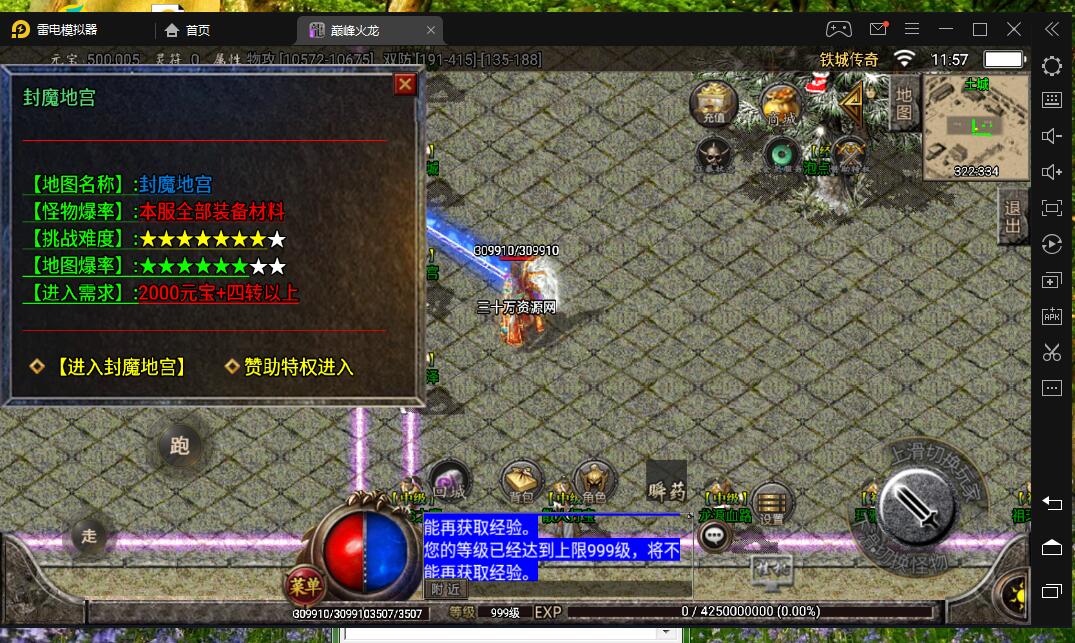Image resolution: width=1075 pixels, height=643 pixels.
Task: Open the 设置 settings icon
Action: click(771, 503)
